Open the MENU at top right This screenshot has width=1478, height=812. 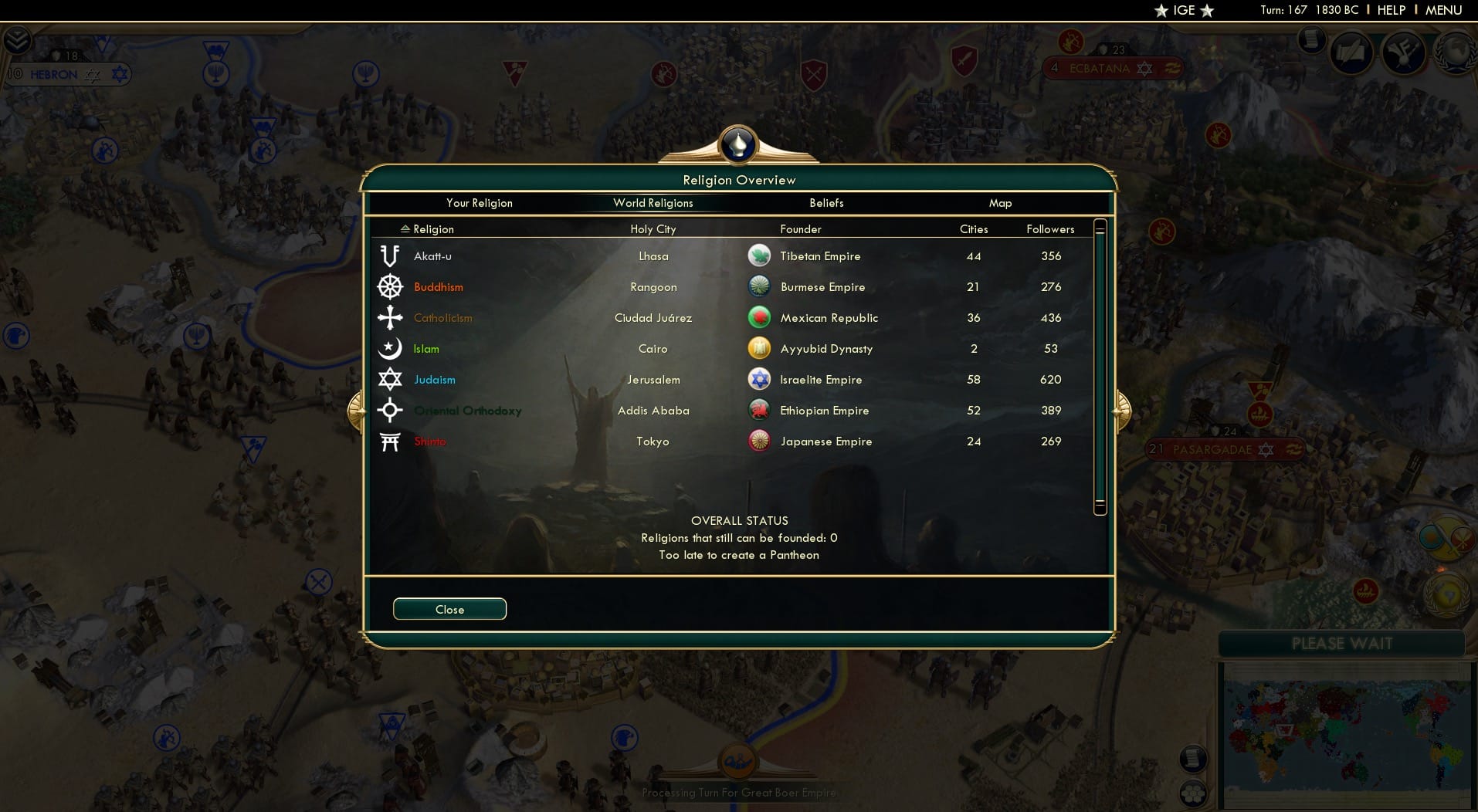[1443, 10]
